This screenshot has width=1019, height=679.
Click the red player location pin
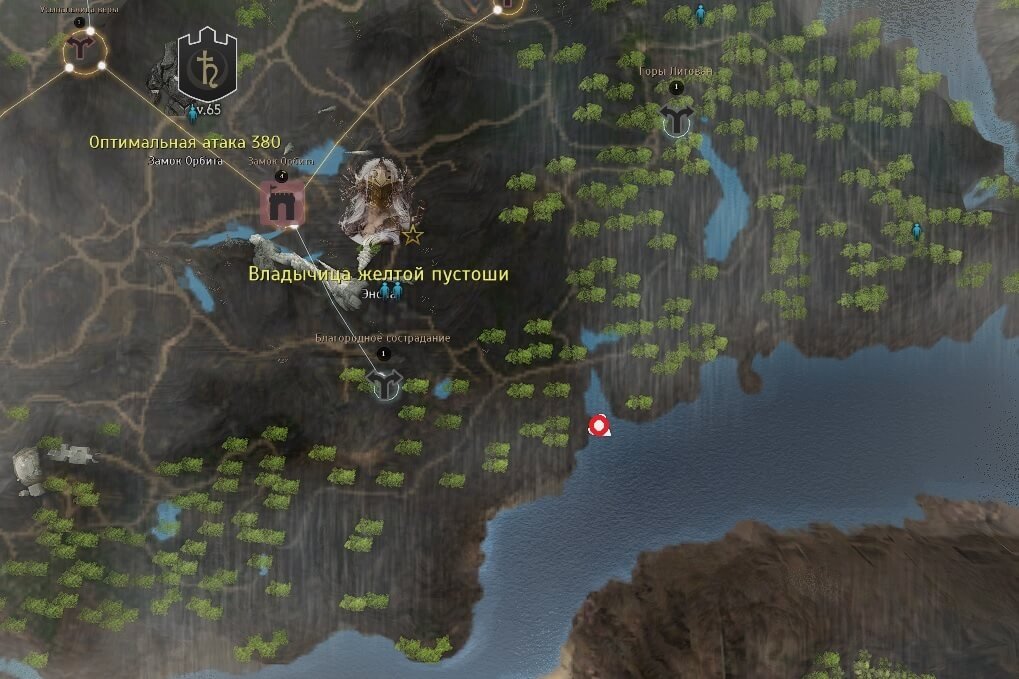pos(599,427)
